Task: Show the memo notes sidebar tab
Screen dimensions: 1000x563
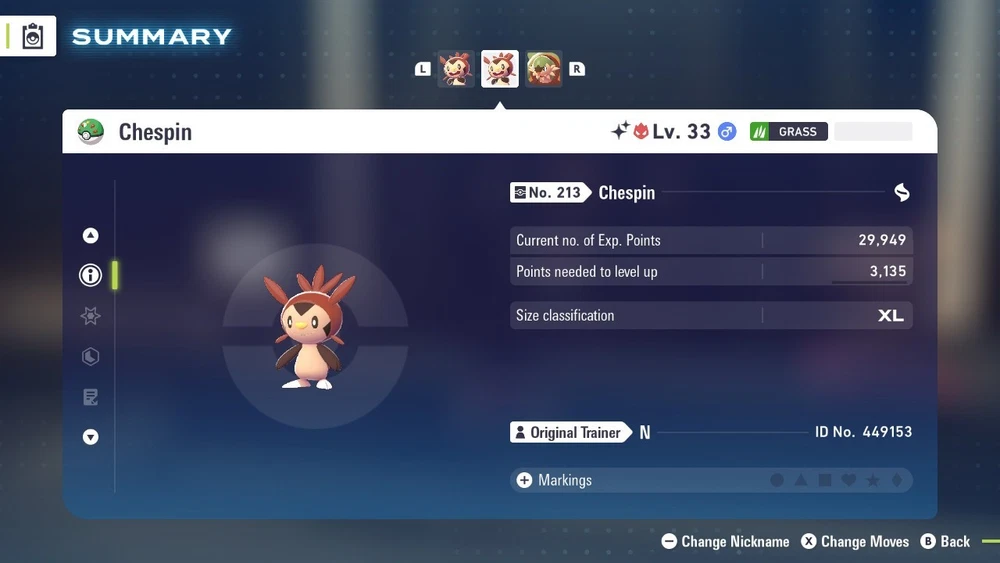Action: click(91, 397)
